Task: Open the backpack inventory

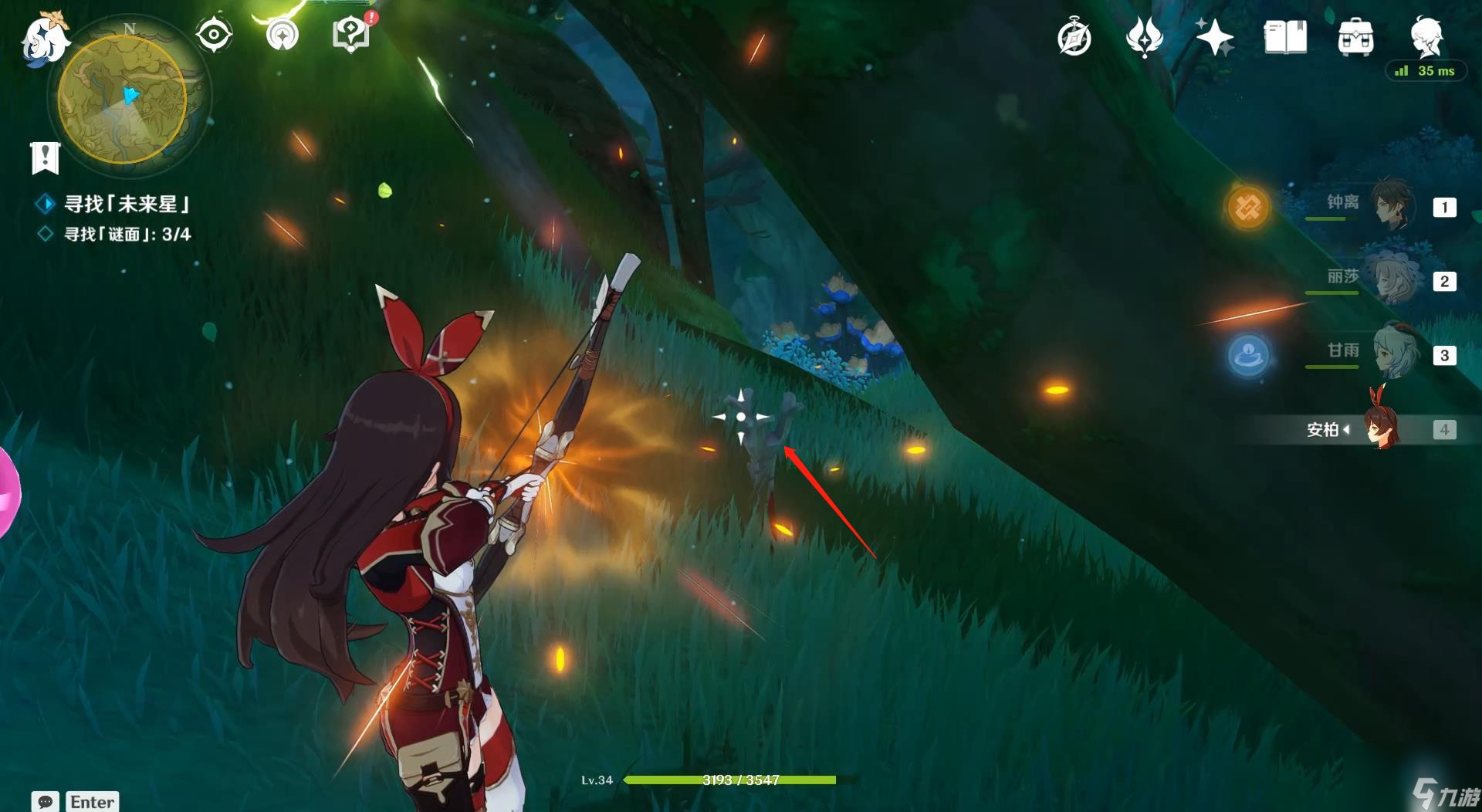Action: click(1355, 37)
